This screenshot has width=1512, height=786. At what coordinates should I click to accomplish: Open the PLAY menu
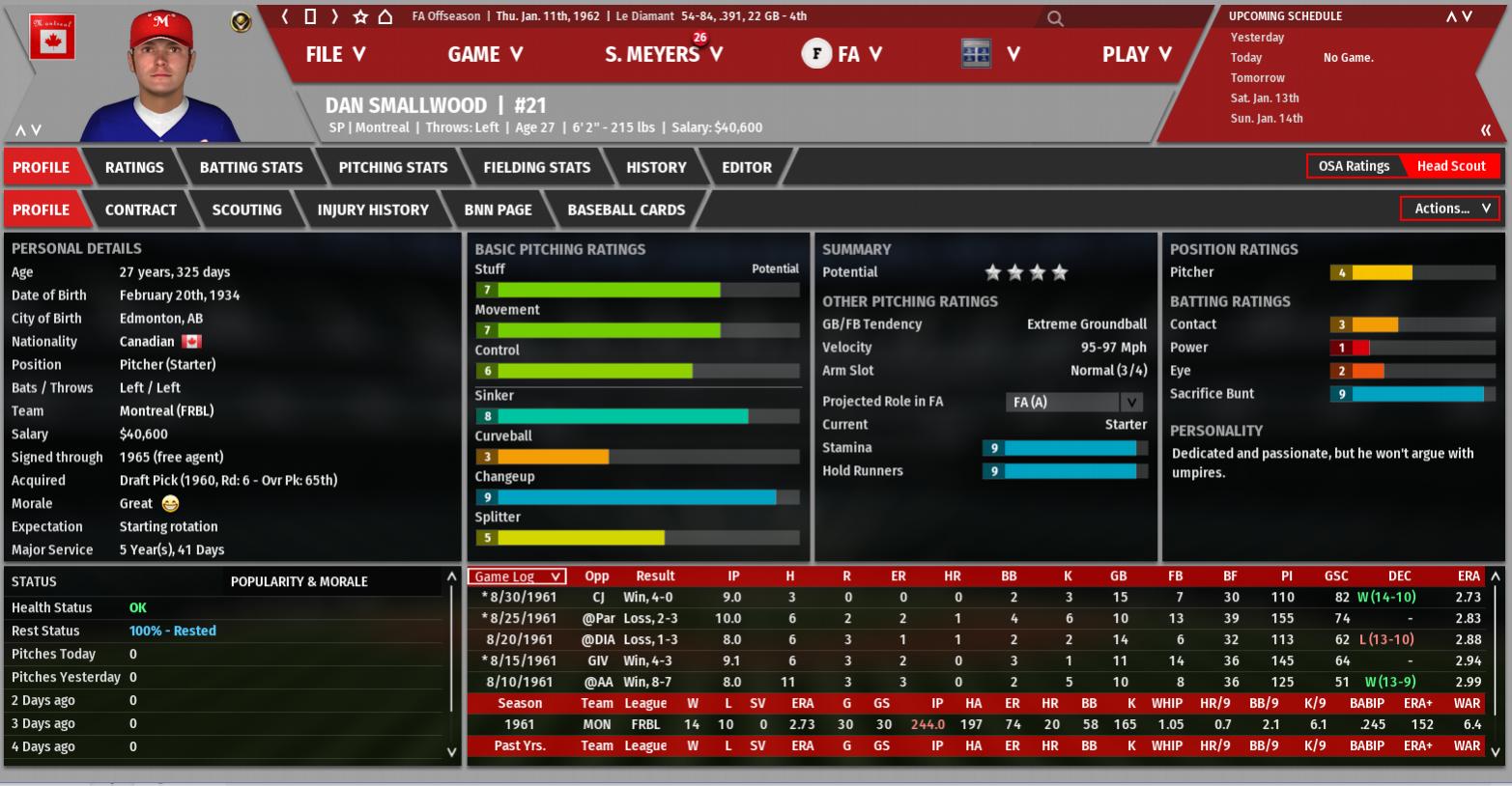click(x=1136, y=54)
